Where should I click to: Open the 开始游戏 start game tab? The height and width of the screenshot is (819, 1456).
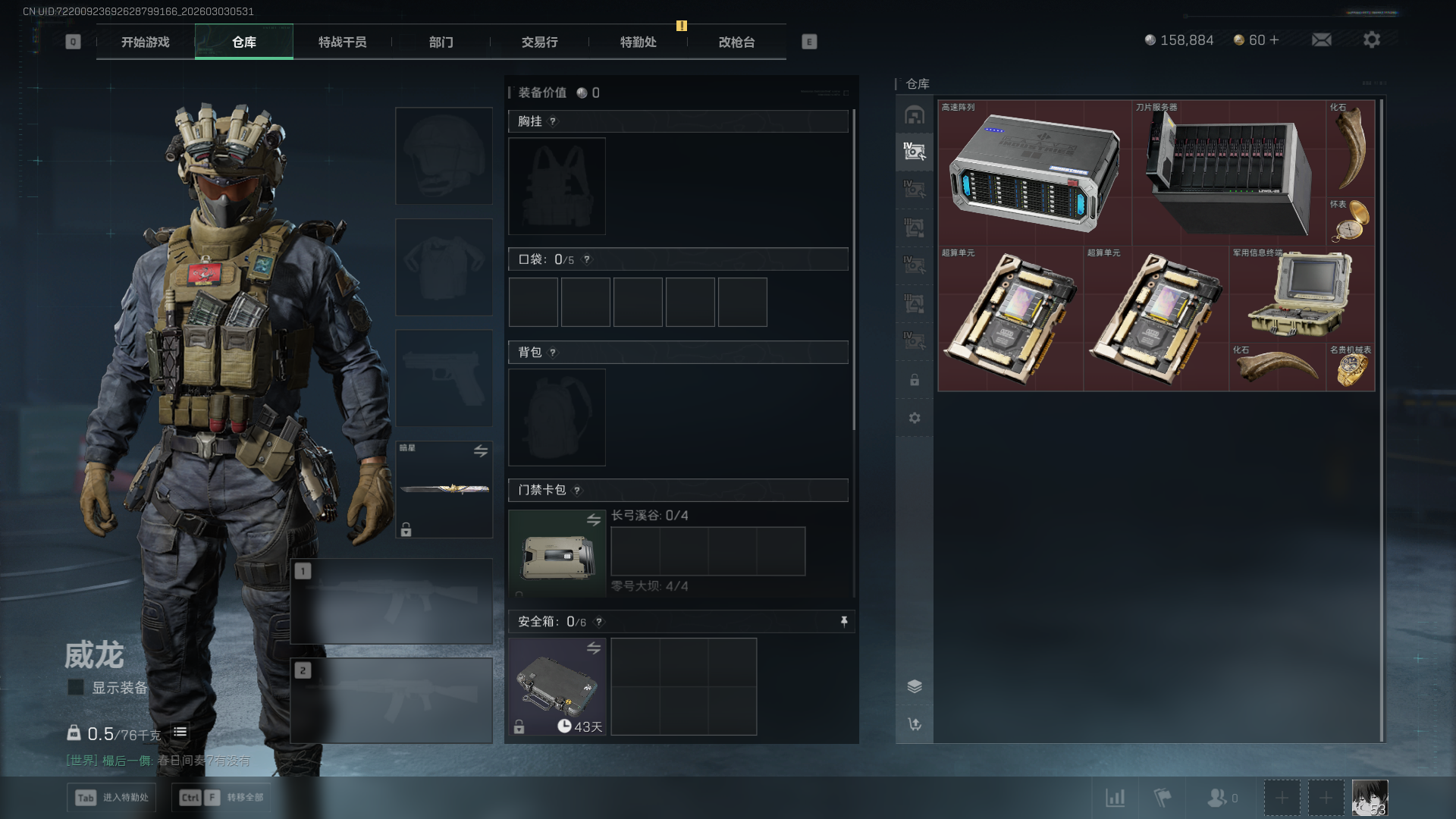click(145, 42)
